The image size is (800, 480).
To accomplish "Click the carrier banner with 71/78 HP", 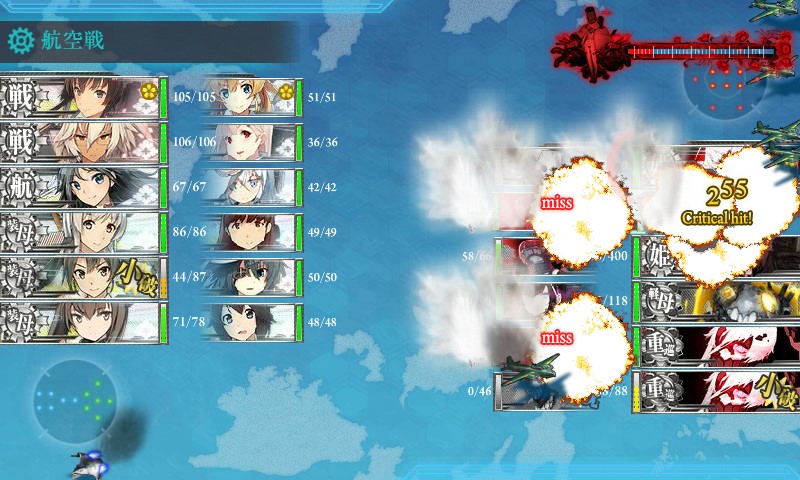I will [x=82, y=322].
